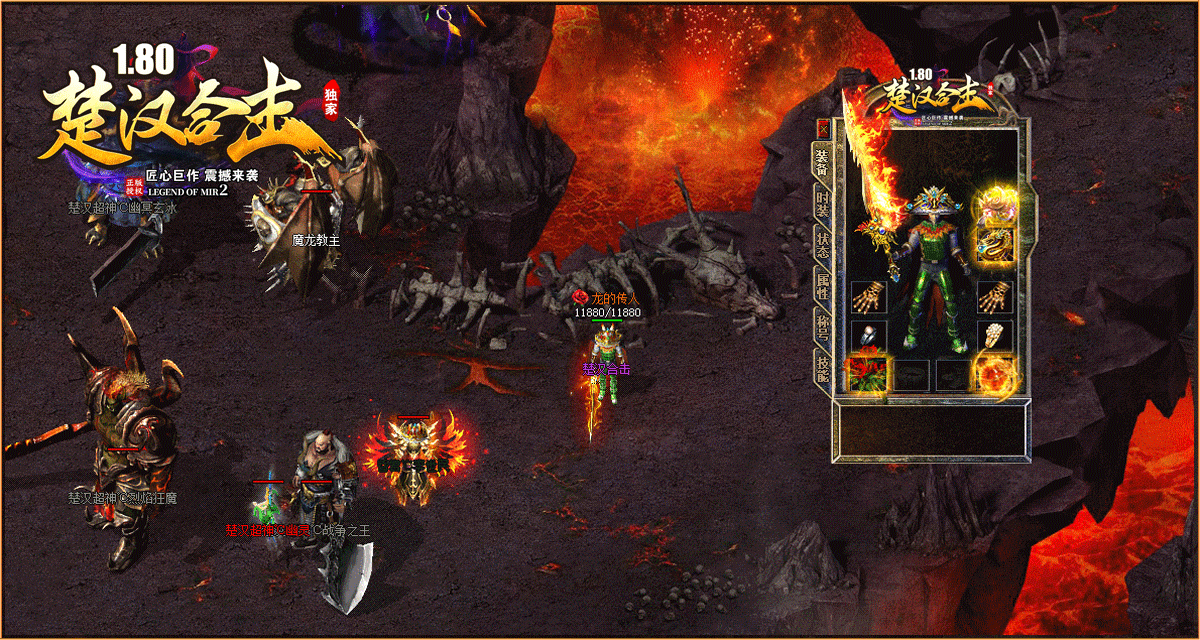Switch to the 装备 equipment tab
This screenshot has height=640, width=1200.
pos(823,165)
